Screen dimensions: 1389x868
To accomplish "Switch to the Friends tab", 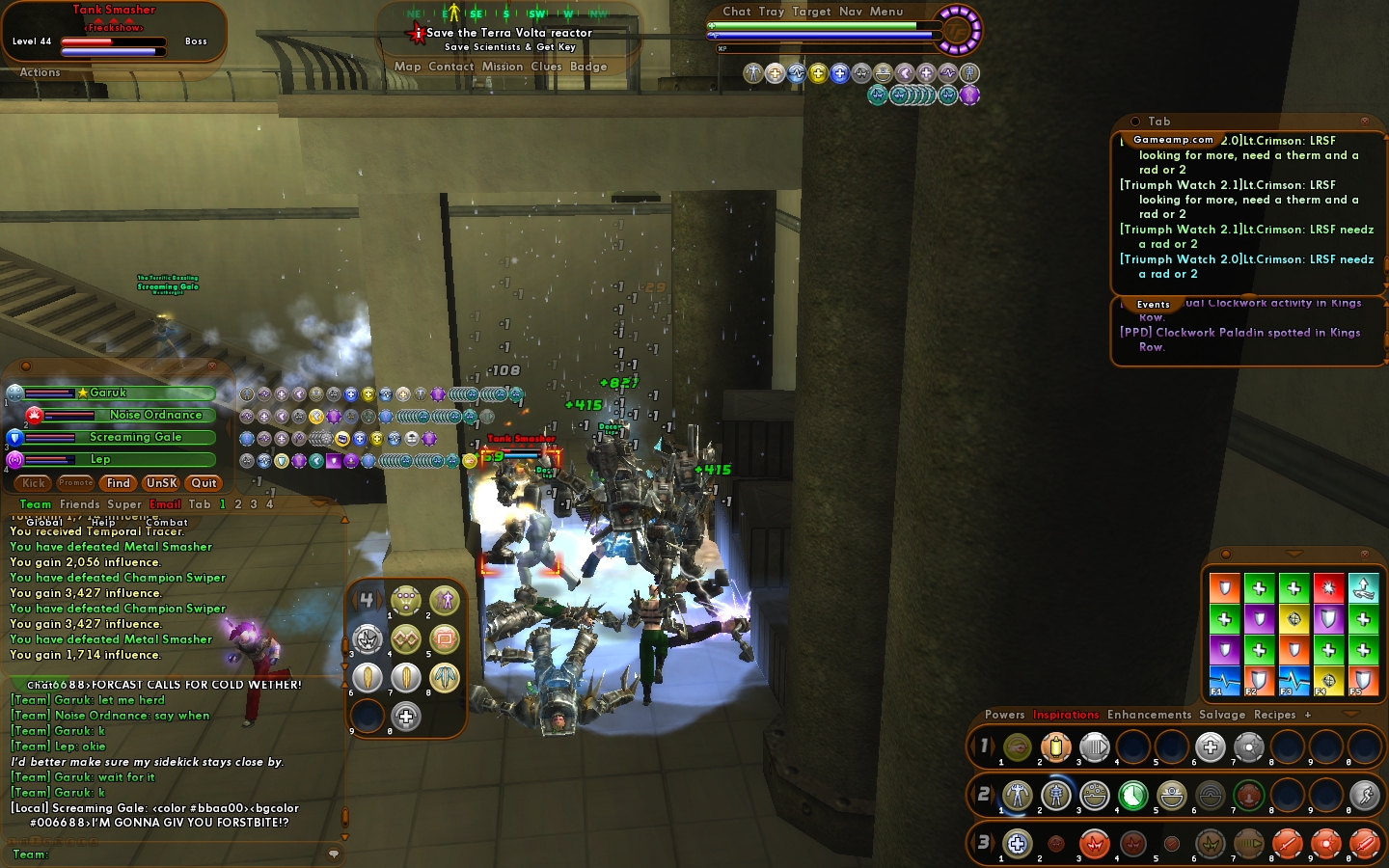I will click(x=79, y=504).
